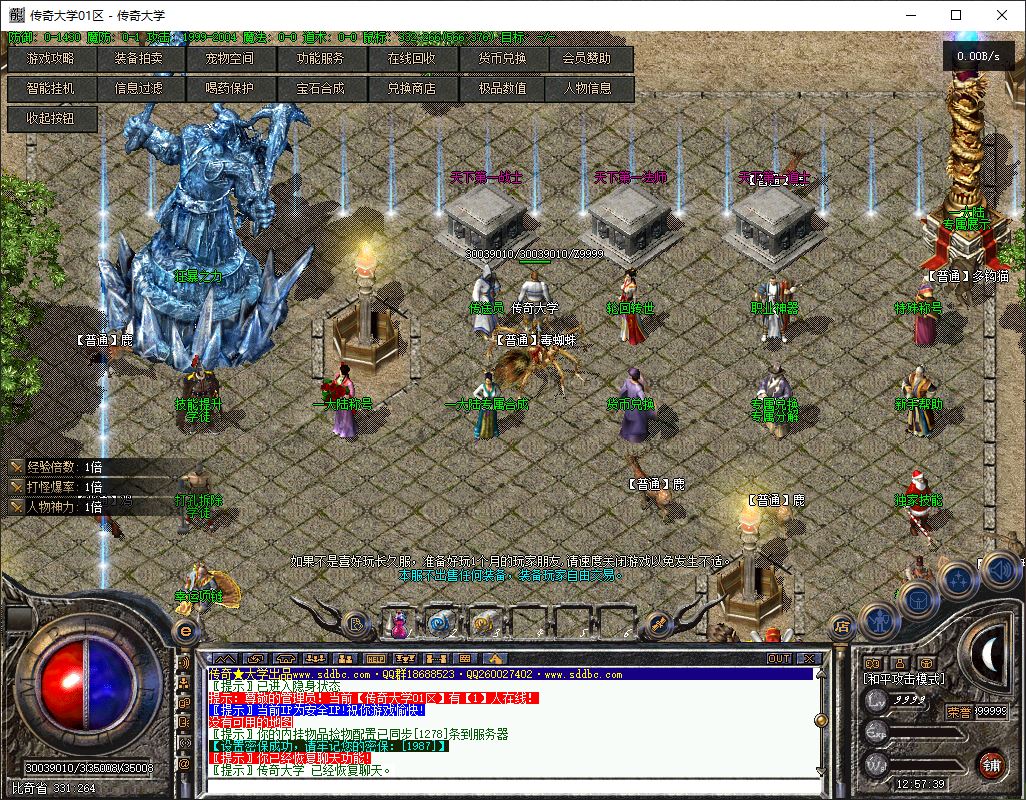Open the 智能挂机 auto-play settings
This screenshot has width=1026, height=800.
(x=51, y=88)
